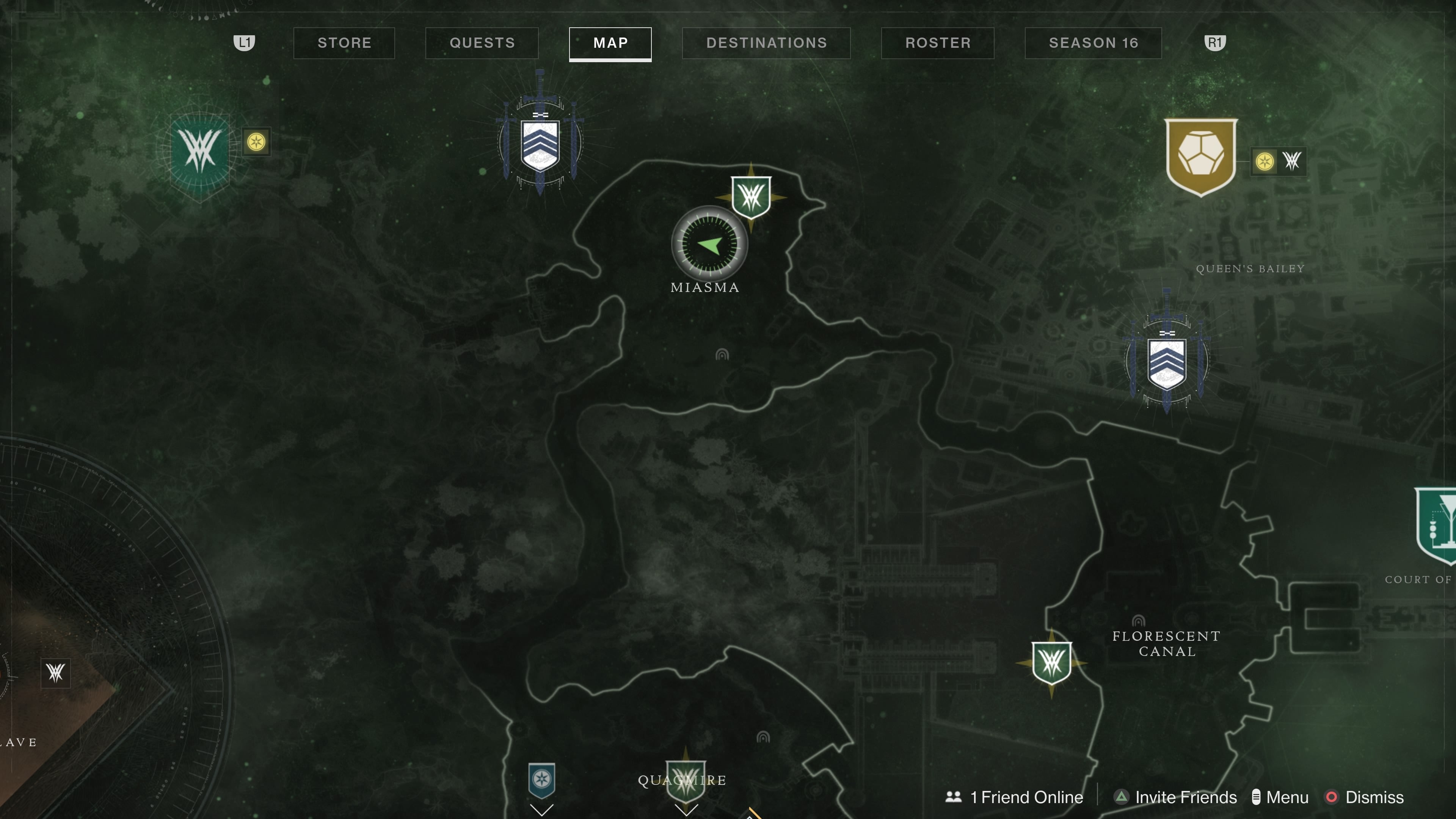
Task: Open the SEASON 16 tab
Action: (x=1092, y=42)
